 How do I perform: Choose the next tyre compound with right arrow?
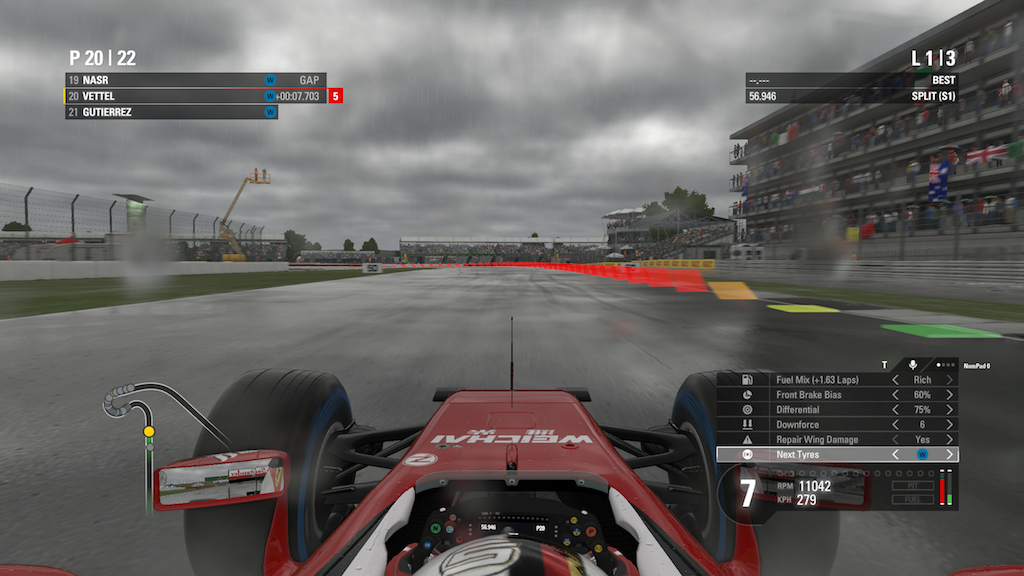click(x=949, y=455)
